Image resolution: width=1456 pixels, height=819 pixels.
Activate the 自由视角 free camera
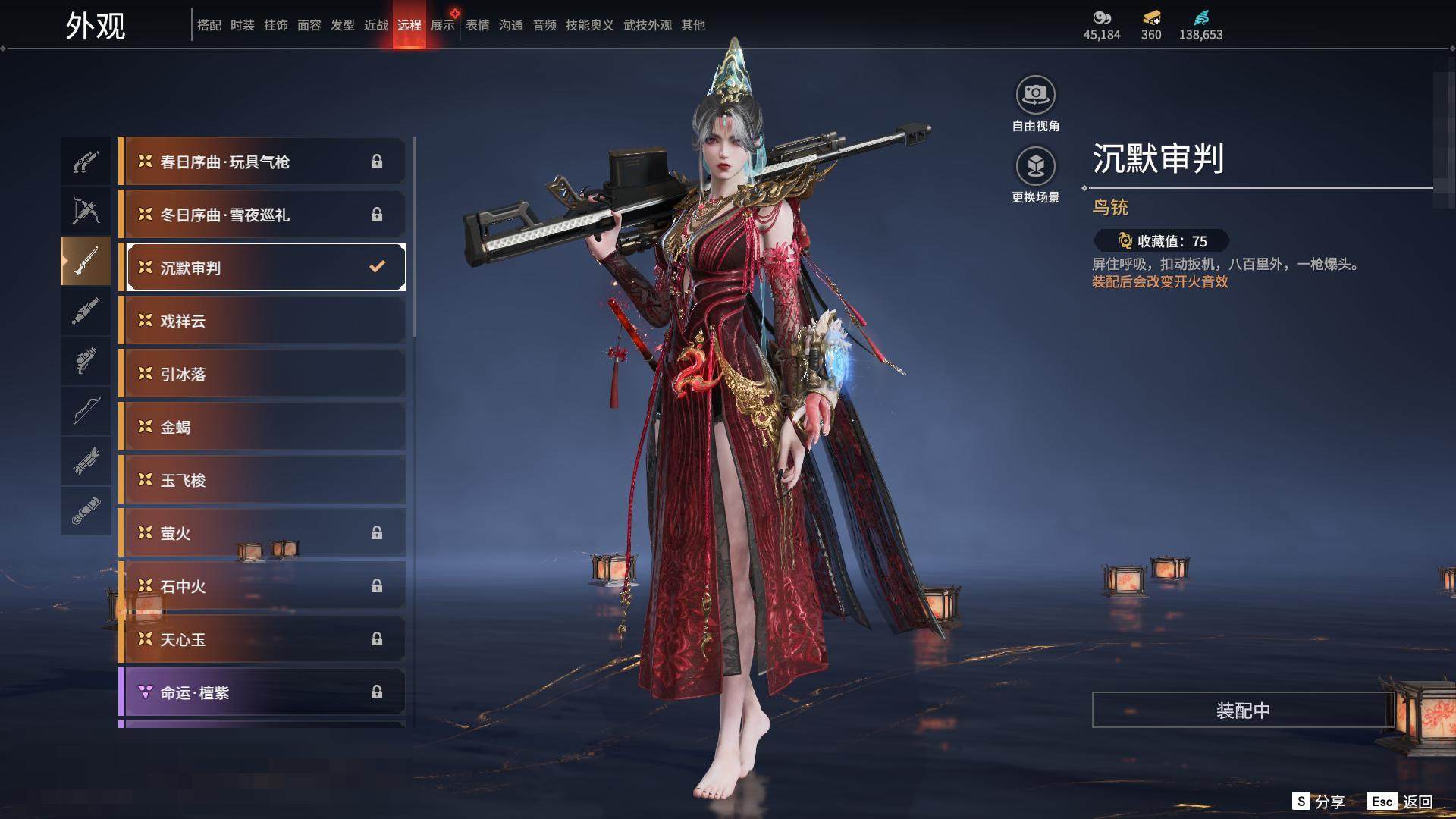[1035, 96]
